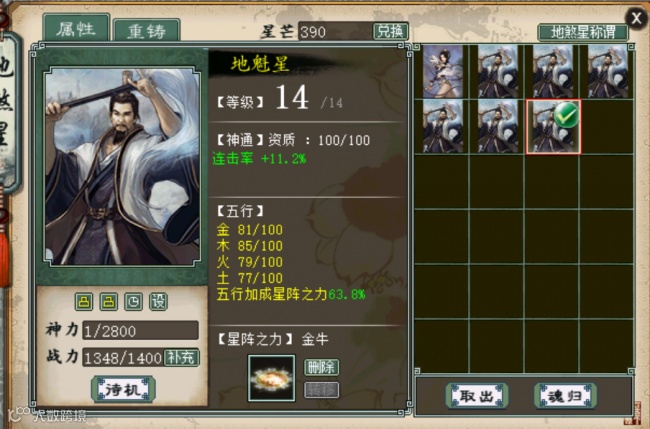650x429 pixels.
Task: Select the 金牛 star formation icon
Action: pyautogui.click(x=271, y=376)
